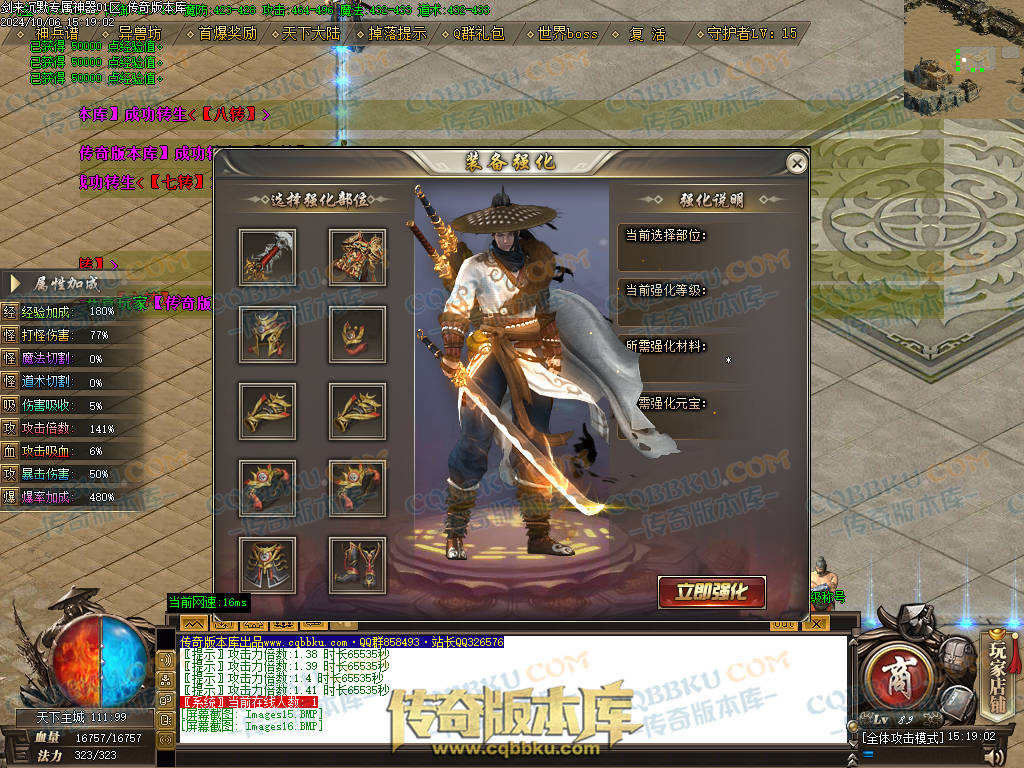Open the 神兵谱 menu
Viewport: 1024px width, 768px height.
click(x=57, y=33)
